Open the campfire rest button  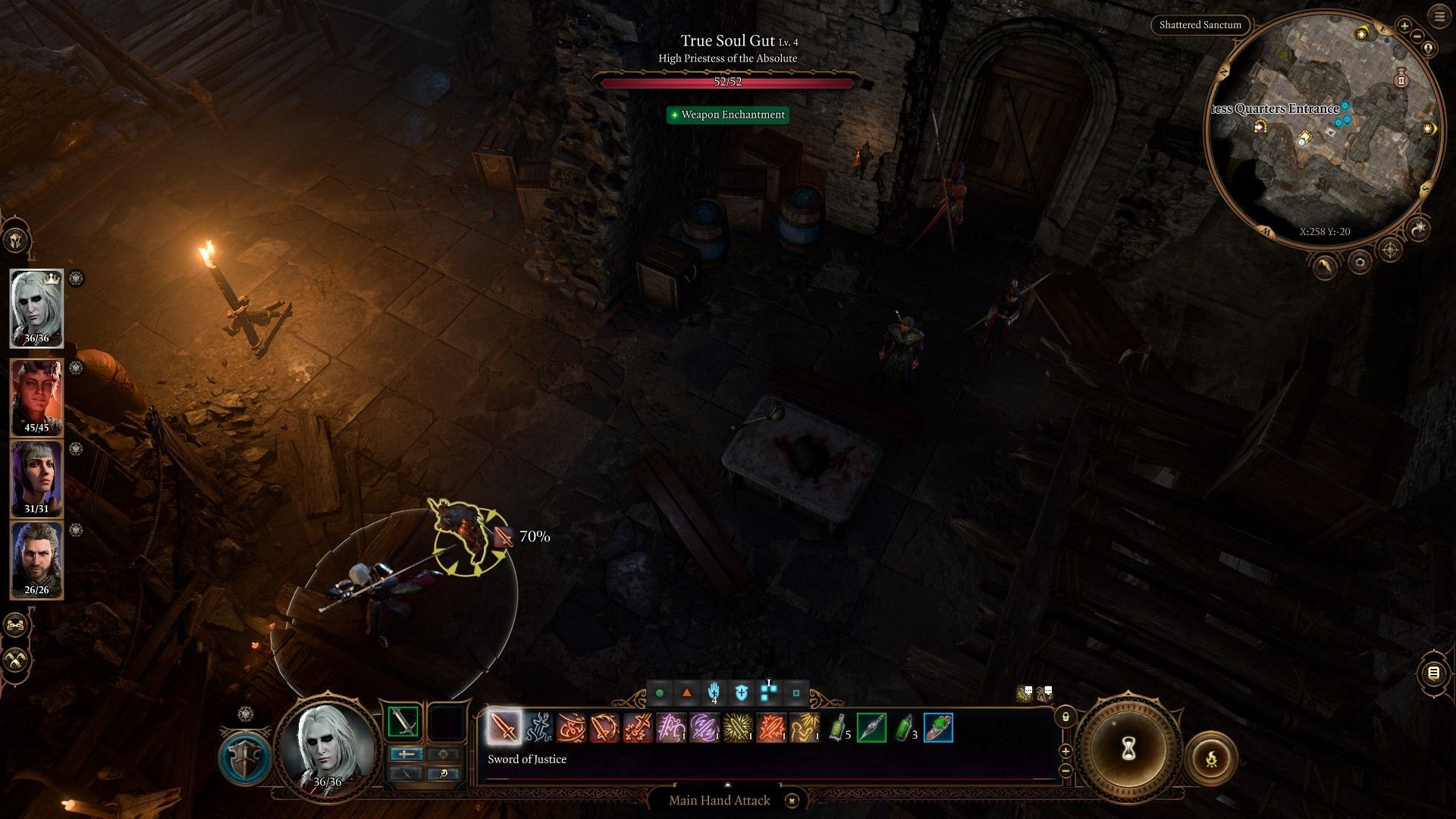point(1211,758)
